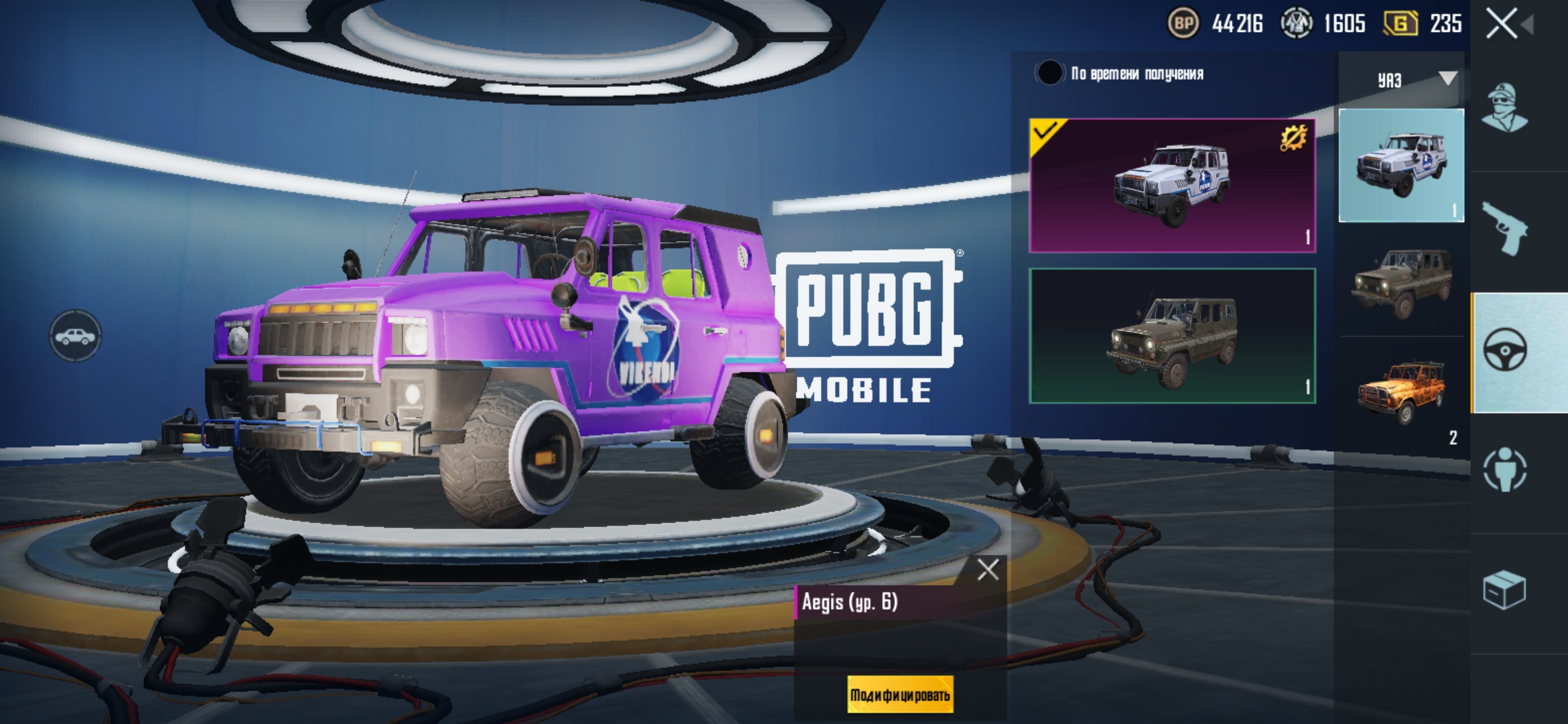1568x724 pixels.
Task: Close the inventory screen with the top X
Action: [1502, 24]
